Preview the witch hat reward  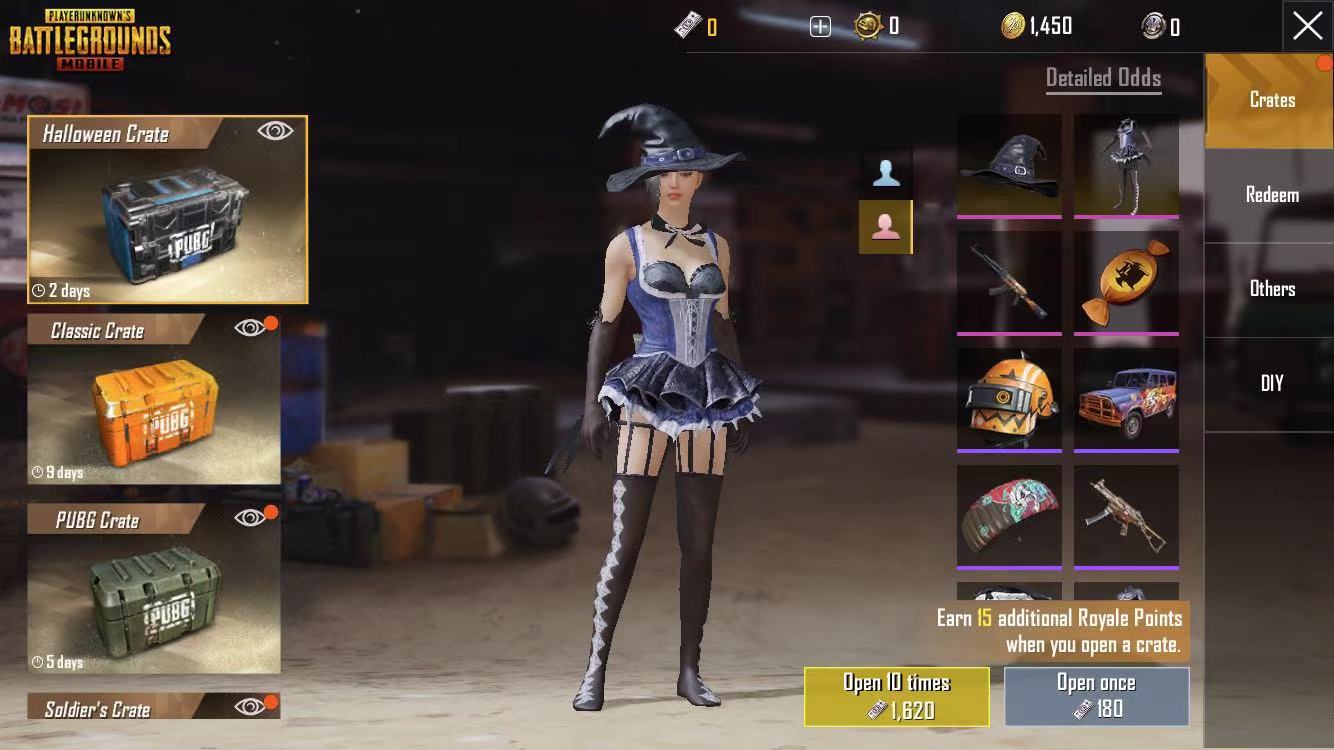pos(1009,165)
